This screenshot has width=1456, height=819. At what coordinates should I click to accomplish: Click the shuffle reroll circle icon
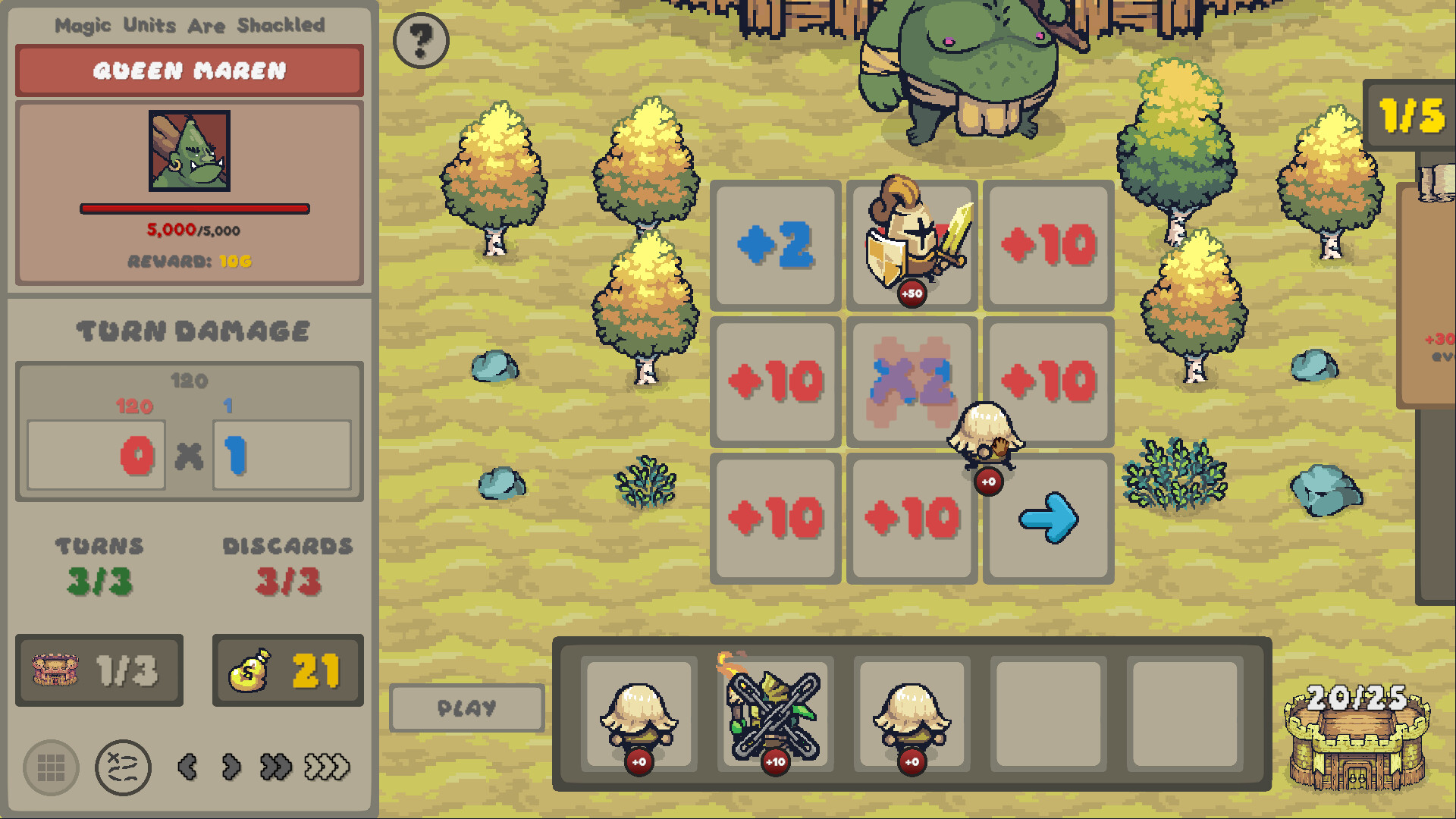[x=124, y=767]
